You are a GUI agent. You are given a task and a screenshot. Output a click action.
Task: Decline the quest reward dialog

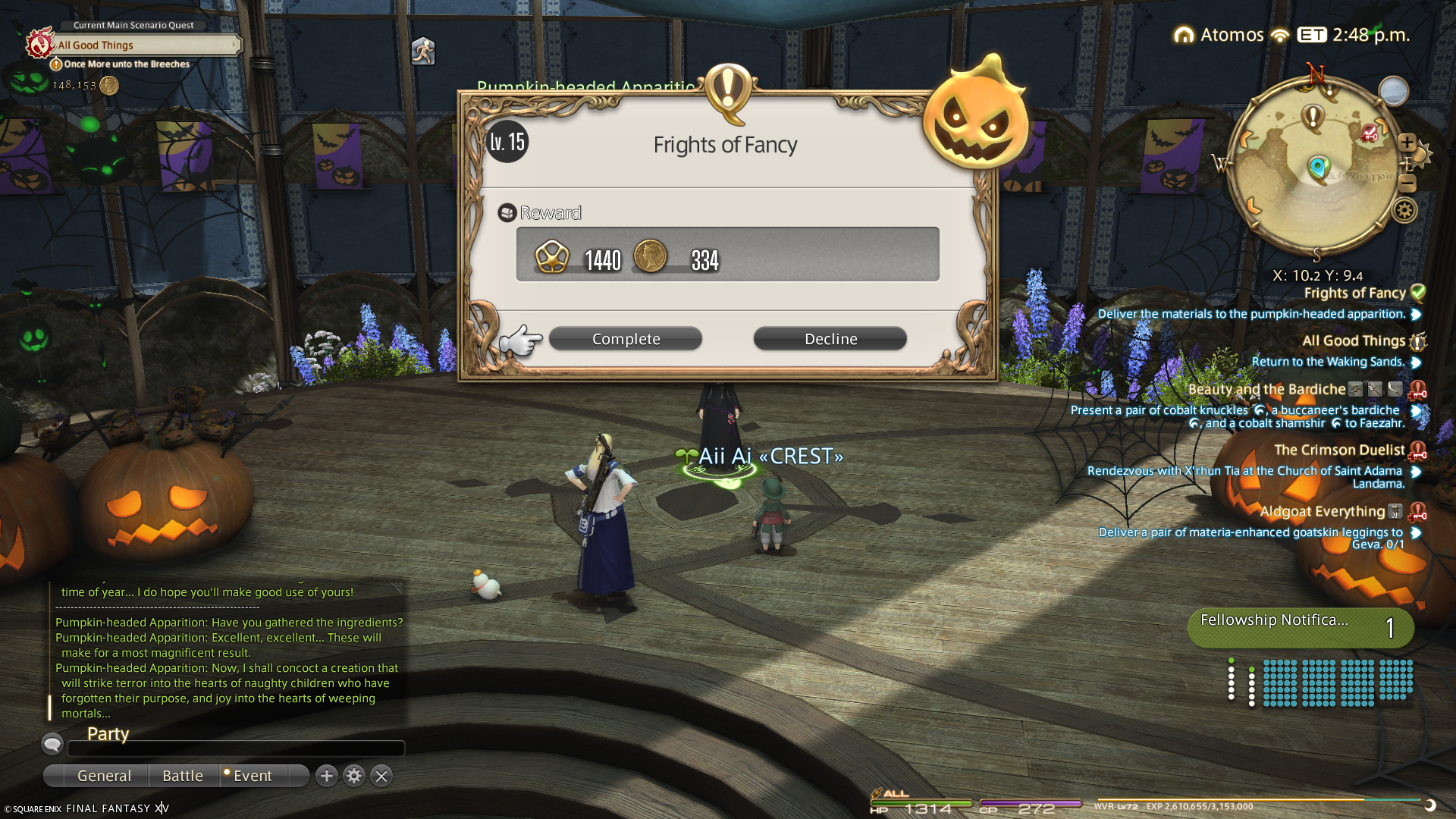830,339
